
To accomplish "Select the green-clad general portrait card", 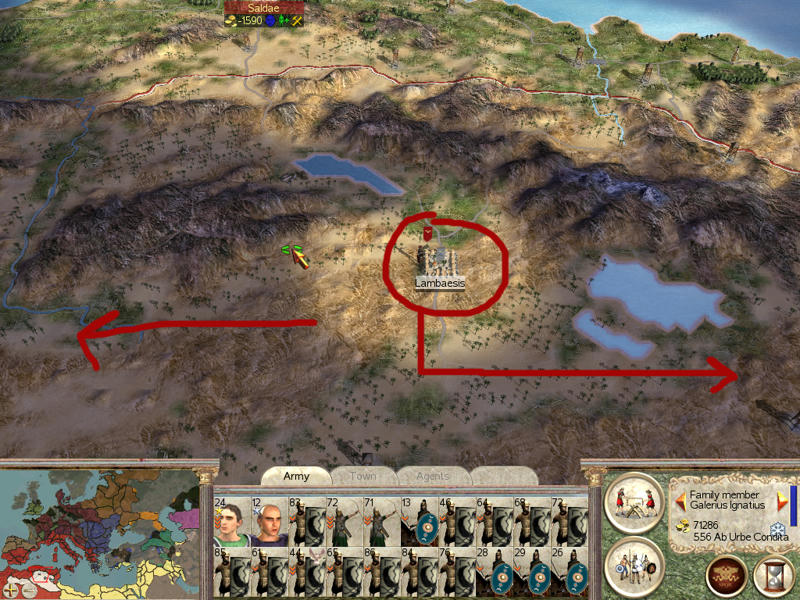I will coord(231,520).
